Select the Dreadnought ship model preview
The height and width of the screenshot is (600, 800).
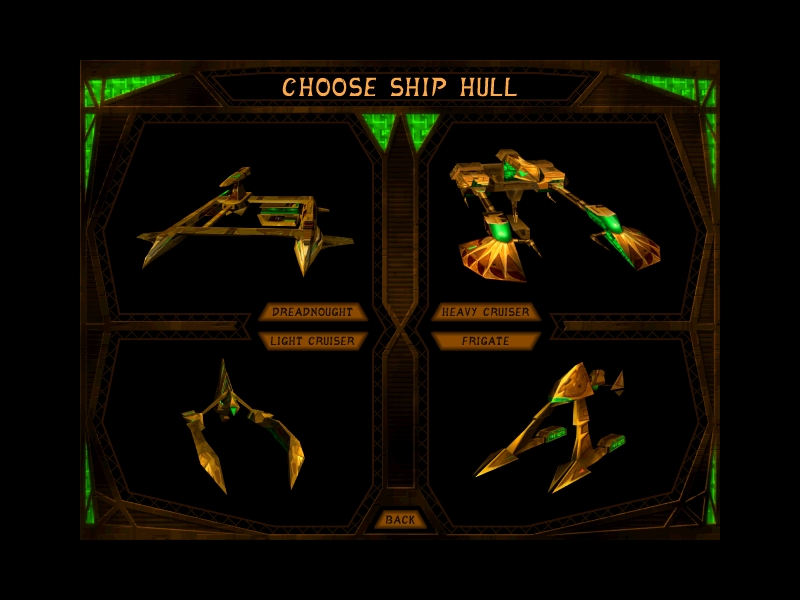coord(245,222)
